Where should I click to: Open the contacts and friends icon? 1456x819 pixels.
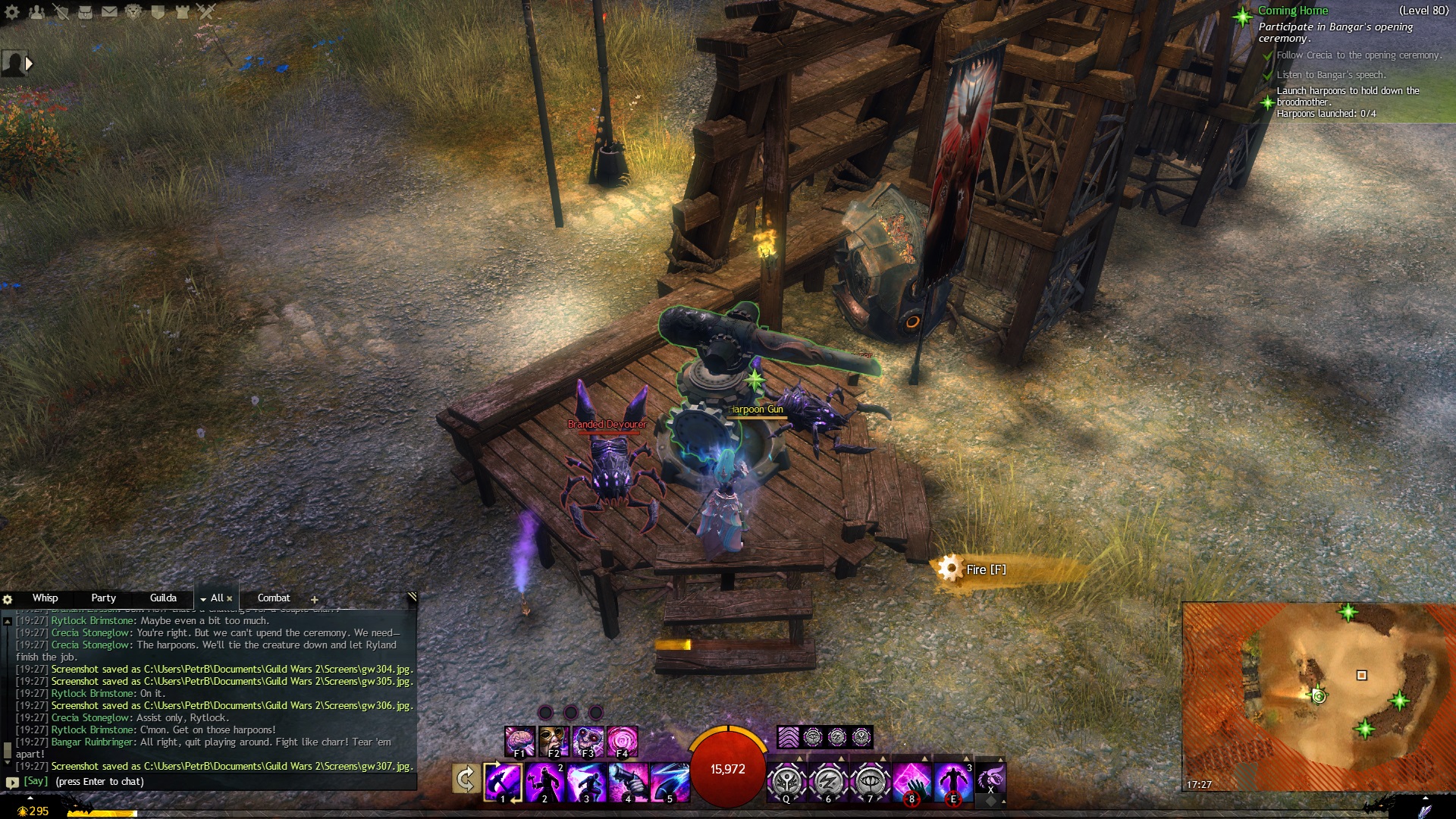tap(36, 11)
